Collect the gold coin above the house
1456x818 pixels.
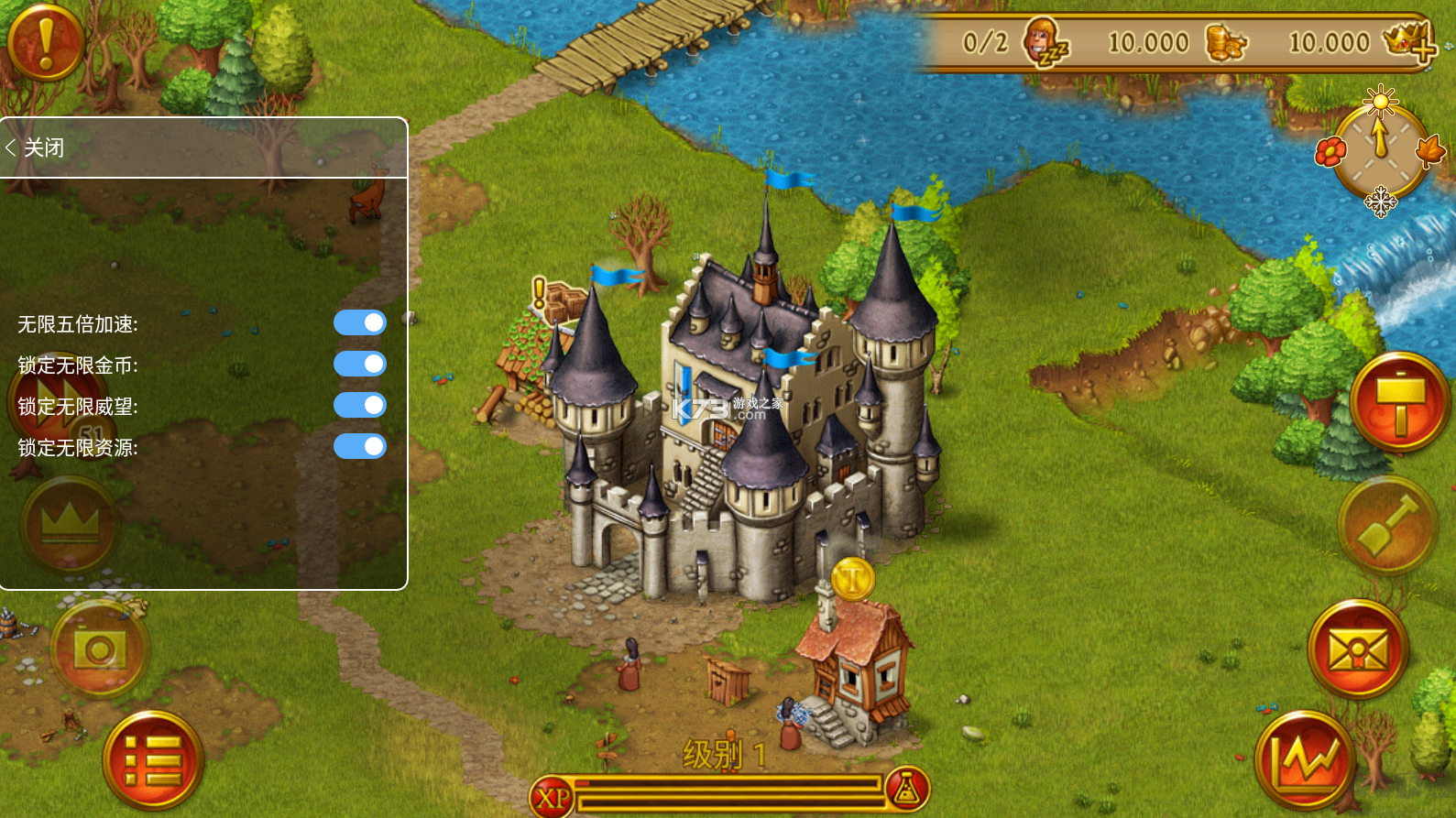tap(852, 579)
